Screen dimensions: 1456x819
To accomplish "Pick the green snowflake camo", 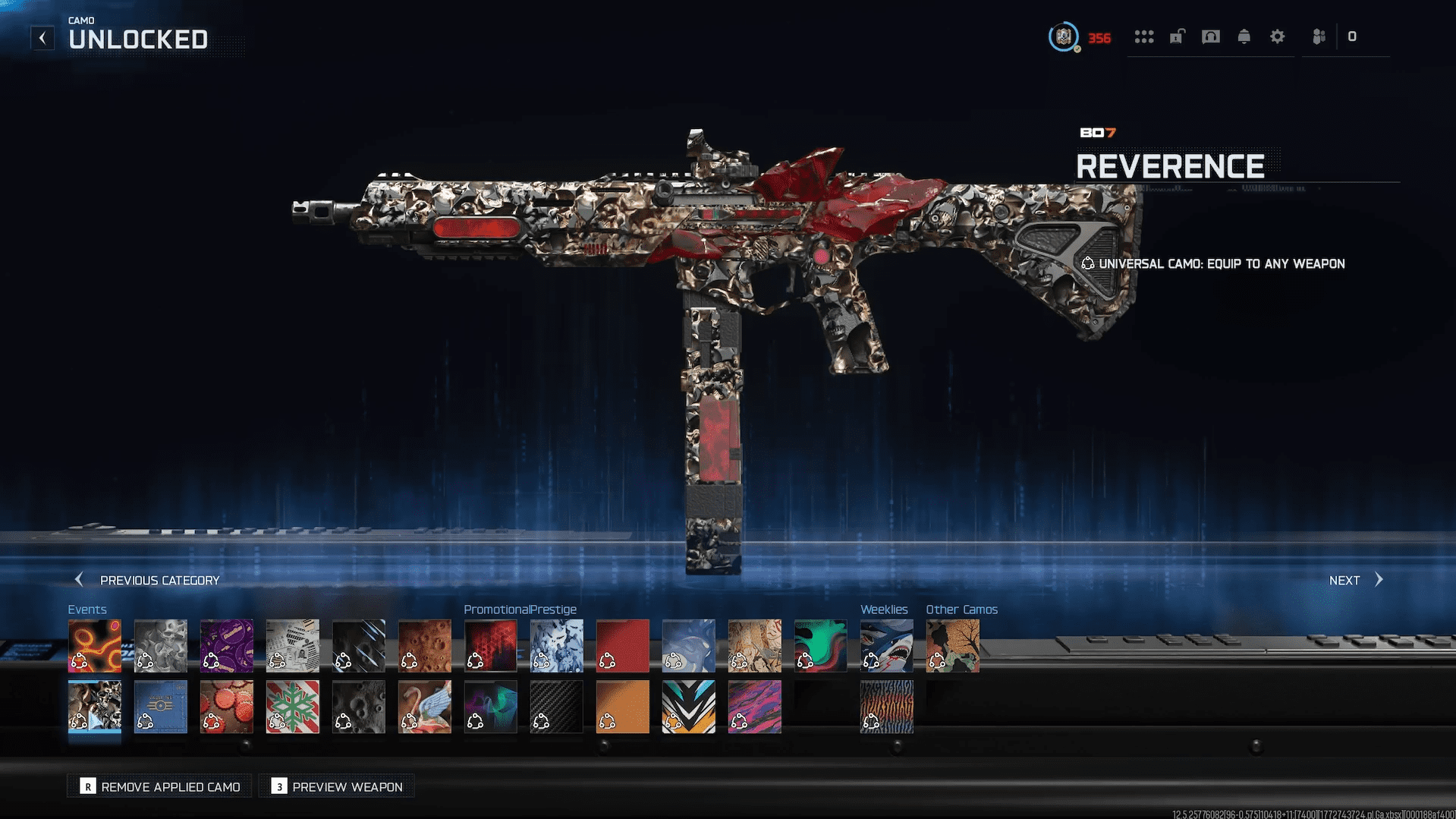I will pos(292,707).
